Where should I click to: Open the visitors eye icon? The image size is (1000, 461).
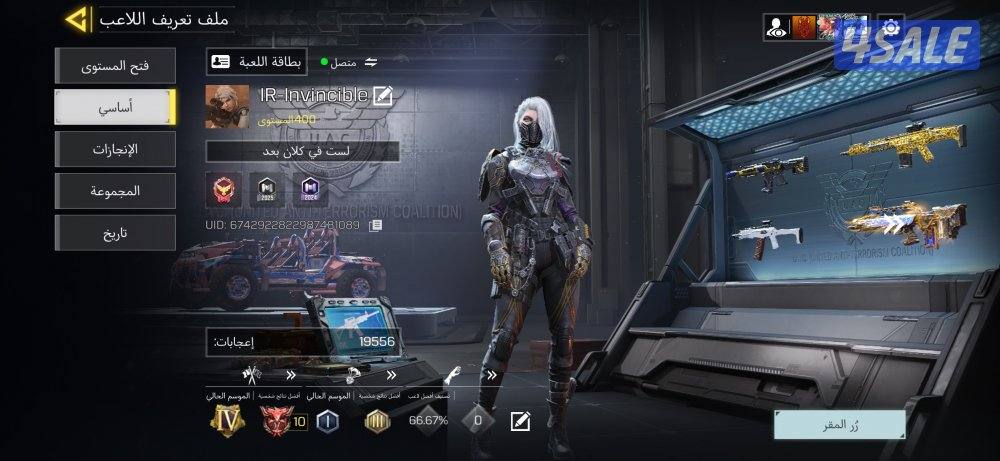776,27
